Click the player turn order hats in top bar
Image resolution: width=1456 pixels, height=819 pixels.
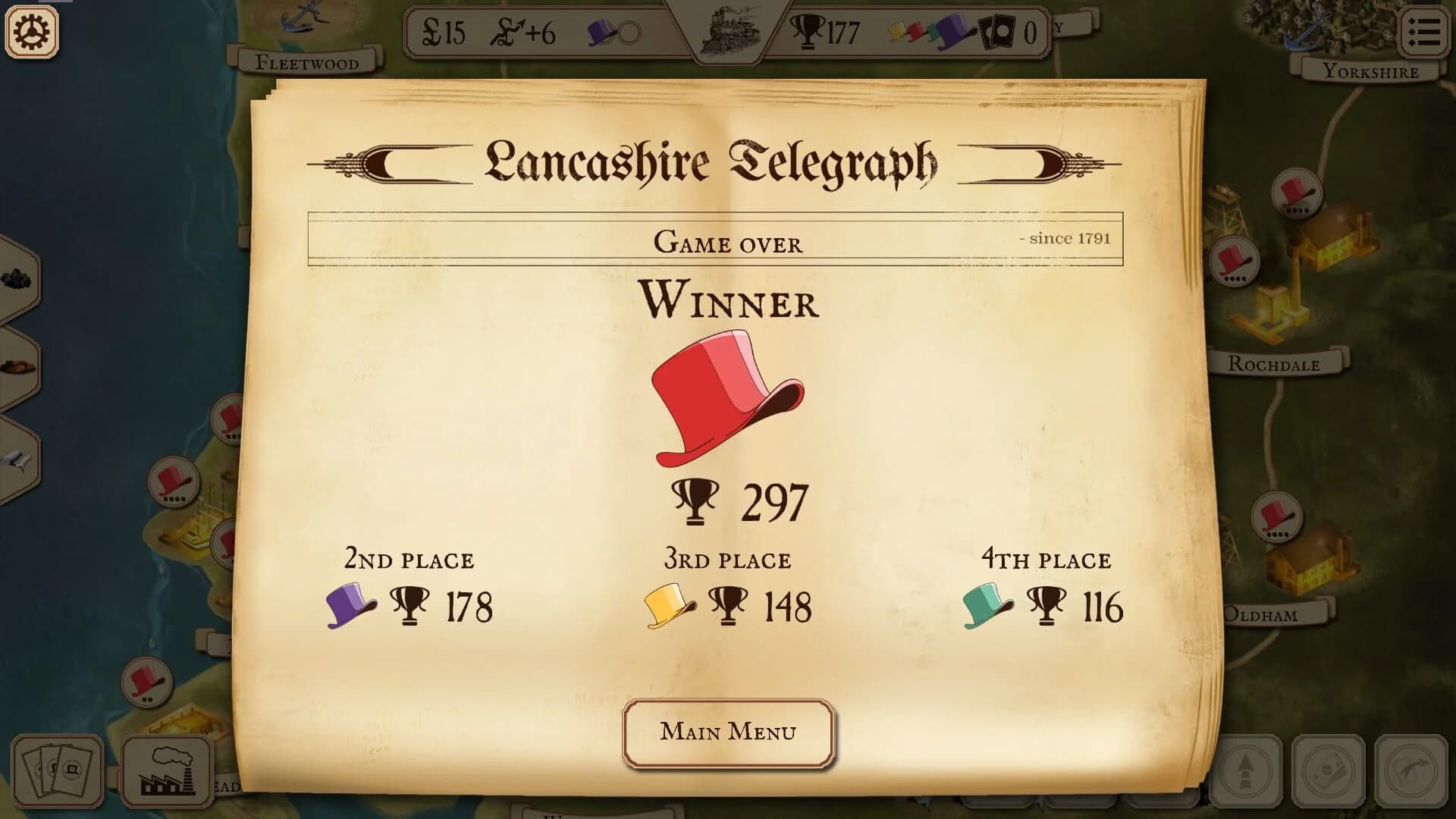tap(929, 32)
